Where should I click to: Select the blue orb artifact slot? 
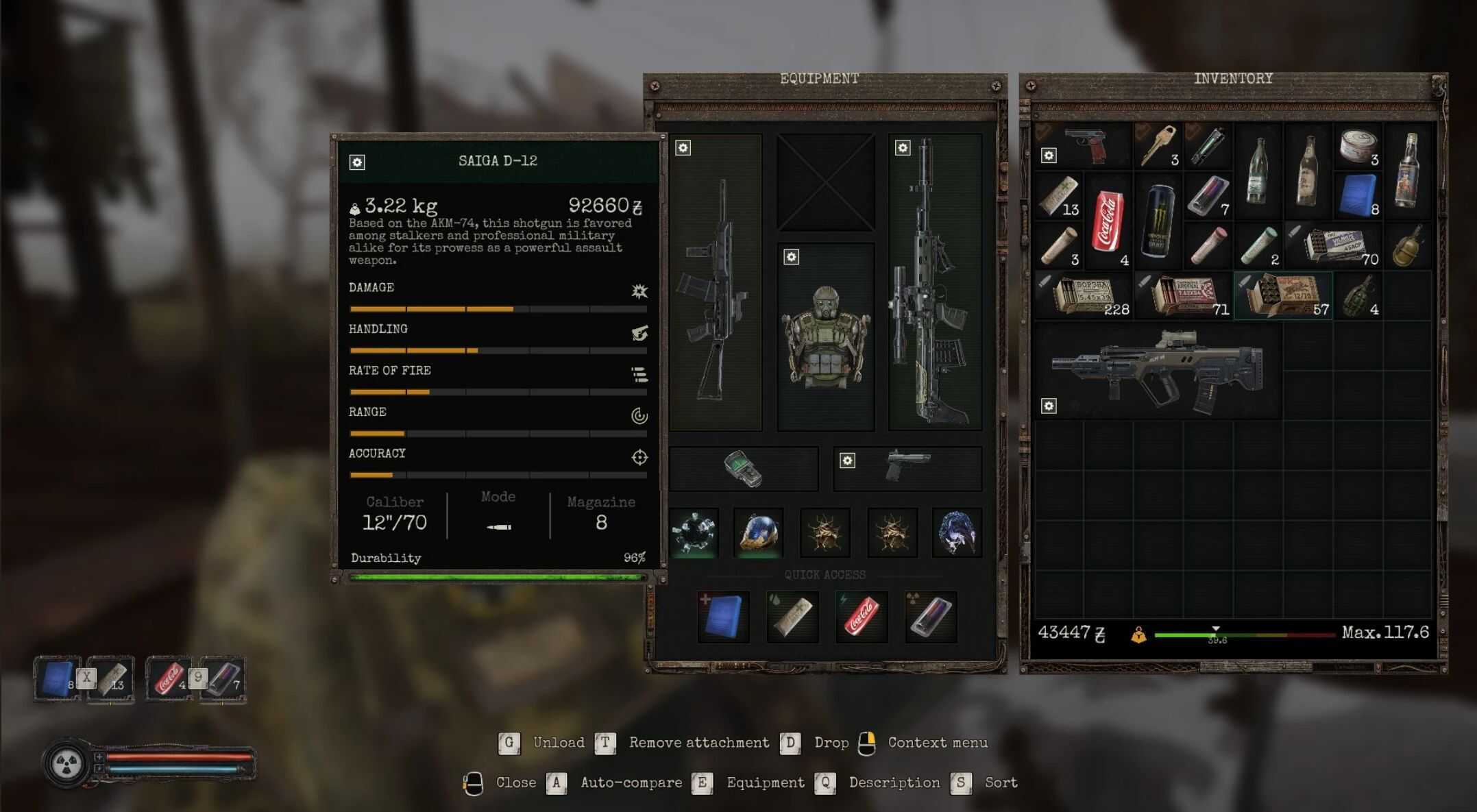[759, 532]
